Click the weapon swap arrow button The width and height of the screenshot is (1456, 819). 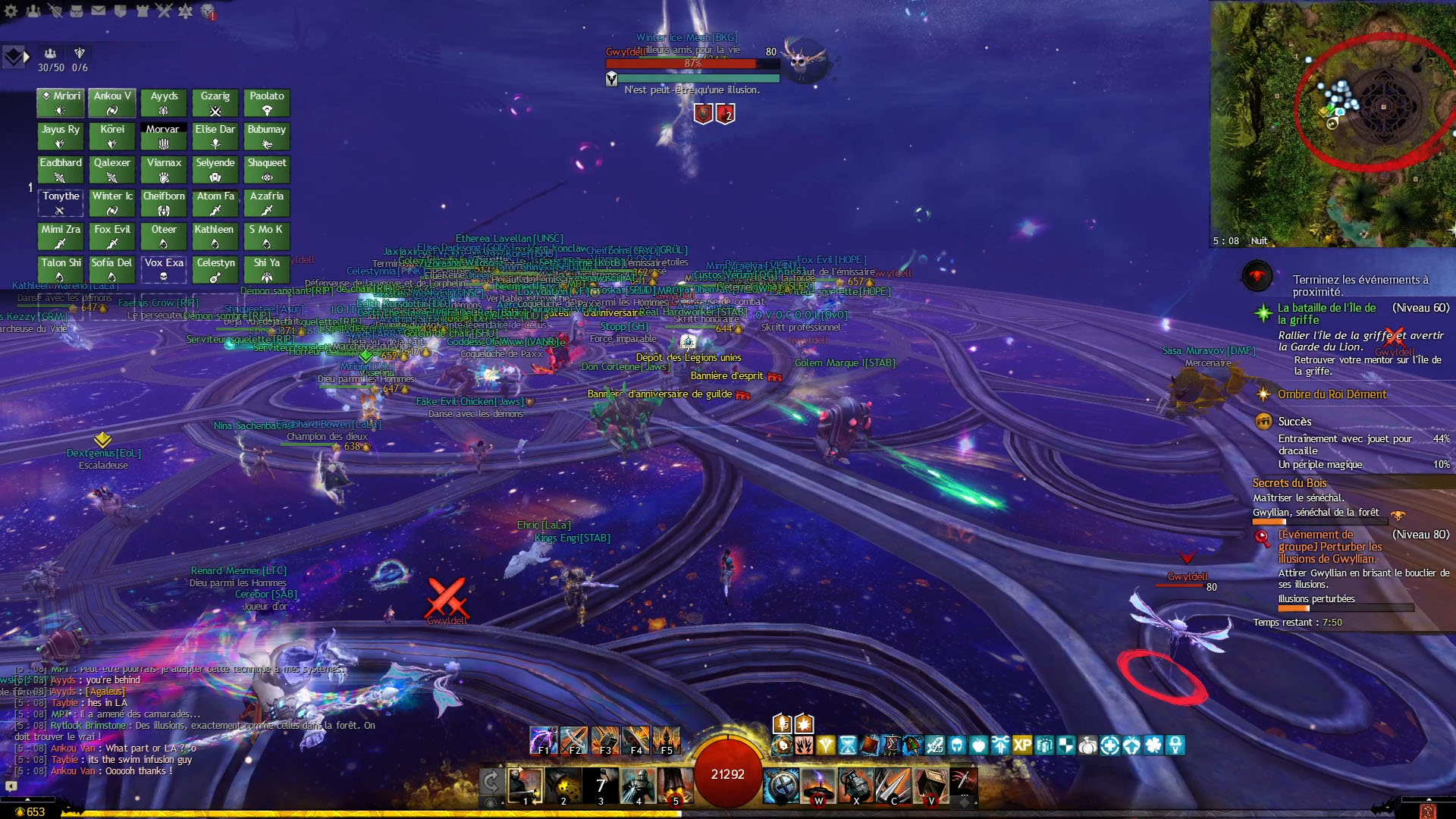(x=491, y=781)
